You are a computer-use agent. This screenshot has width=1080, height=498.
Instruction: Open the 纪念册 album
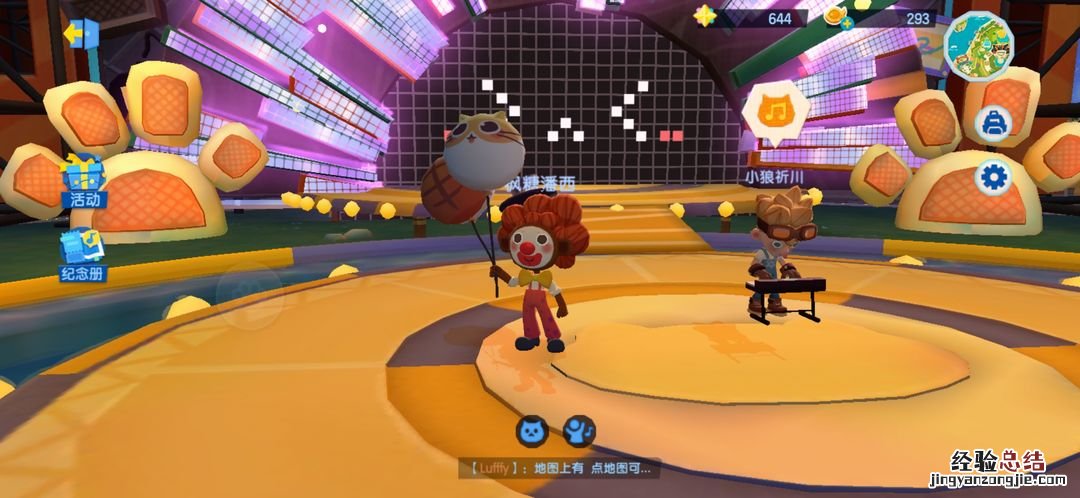pyautogui.click(x=81, y=253)
